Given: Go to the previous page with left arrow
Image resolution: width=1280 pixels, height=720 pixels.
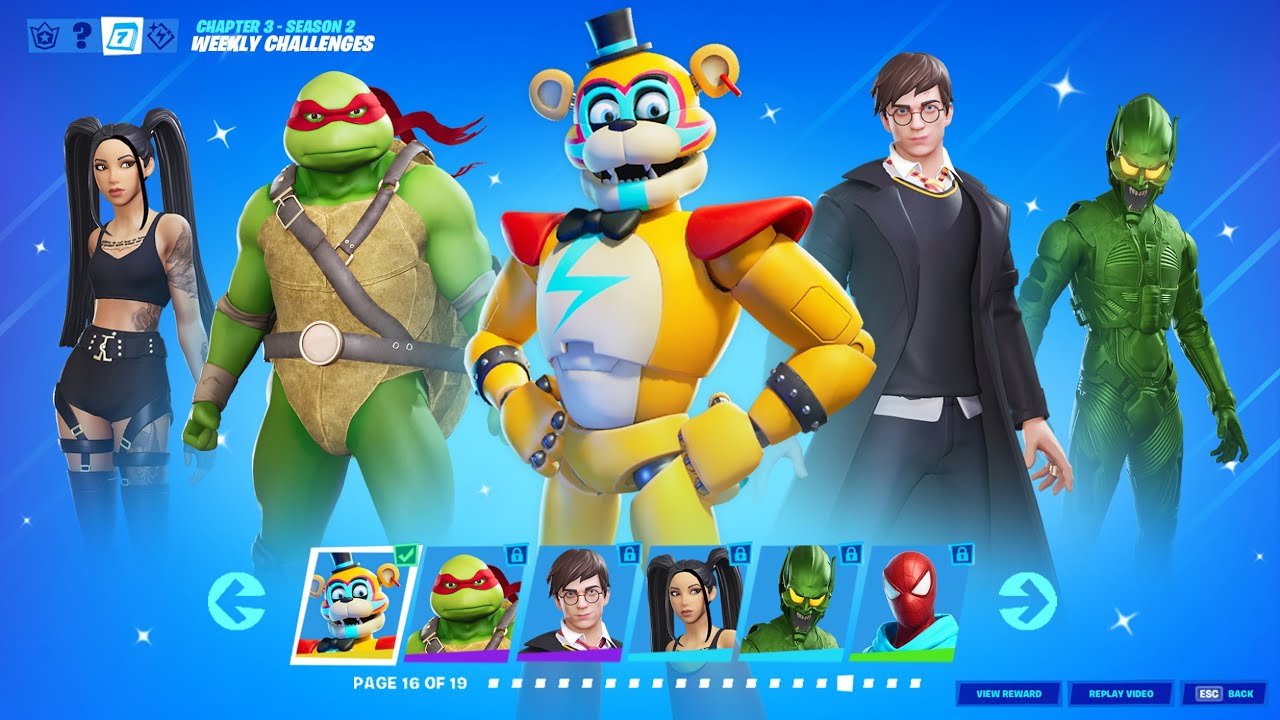Looking at the screenshot, I should (237, 602).
